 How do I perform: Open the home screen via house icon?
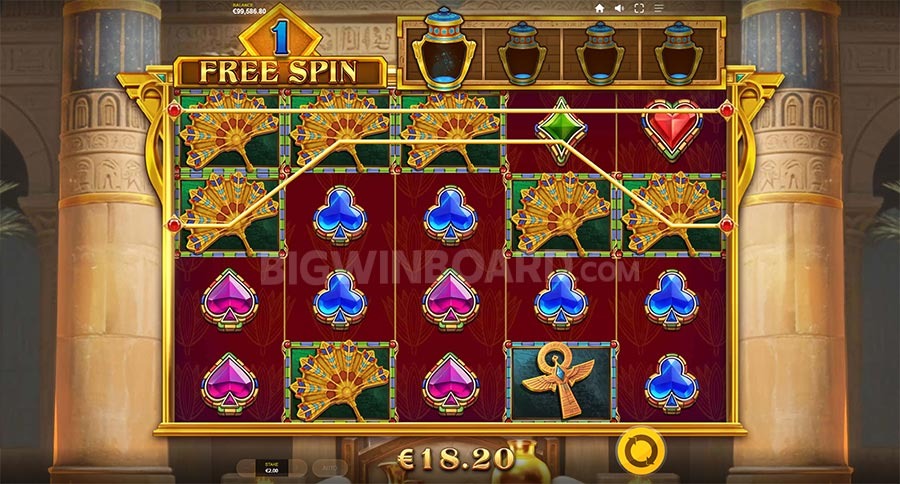click(599, 8)
